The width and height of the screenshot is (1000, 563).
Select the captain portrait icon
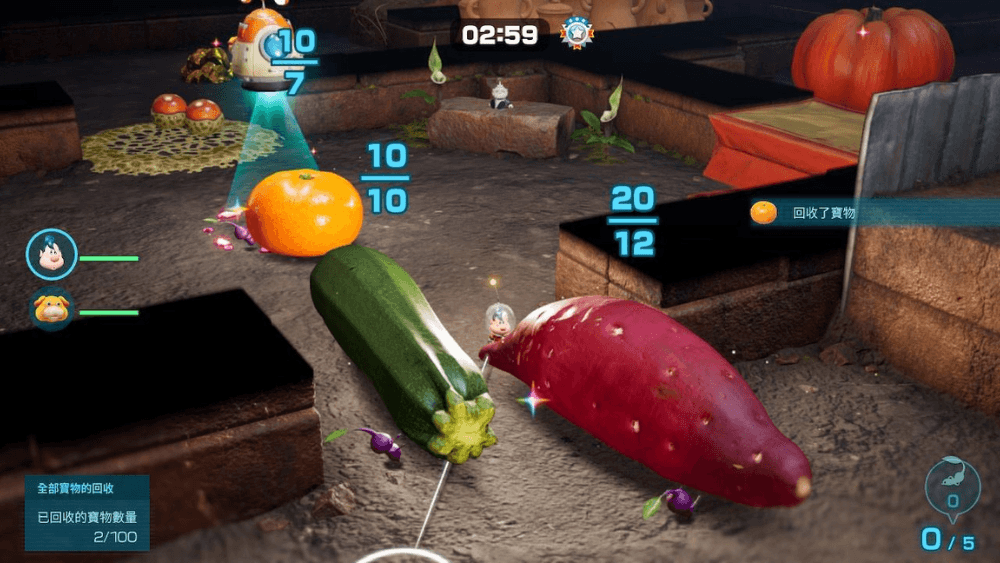[x=51, y=255]
